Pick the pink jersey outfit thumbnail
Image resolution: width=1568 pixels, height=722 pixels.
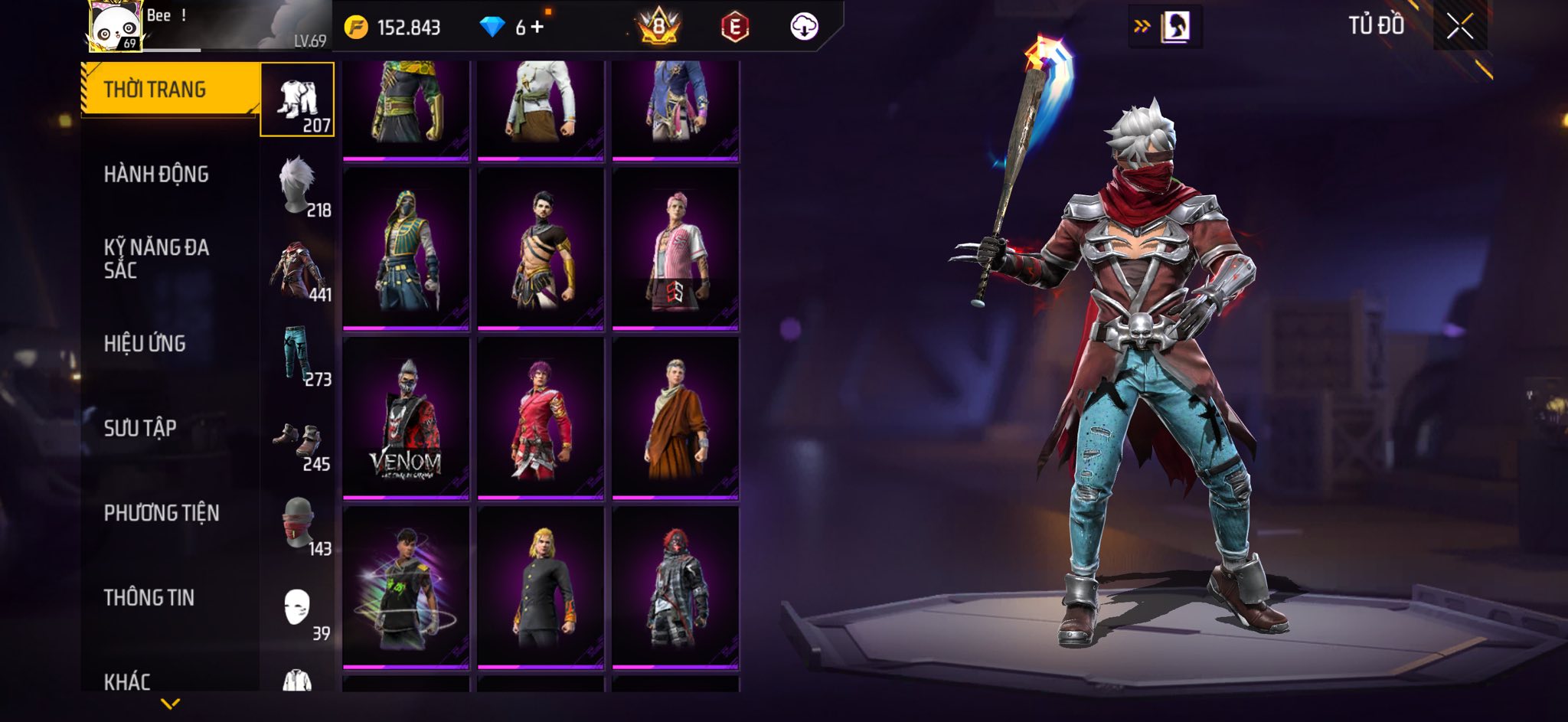tap(675, 249)
